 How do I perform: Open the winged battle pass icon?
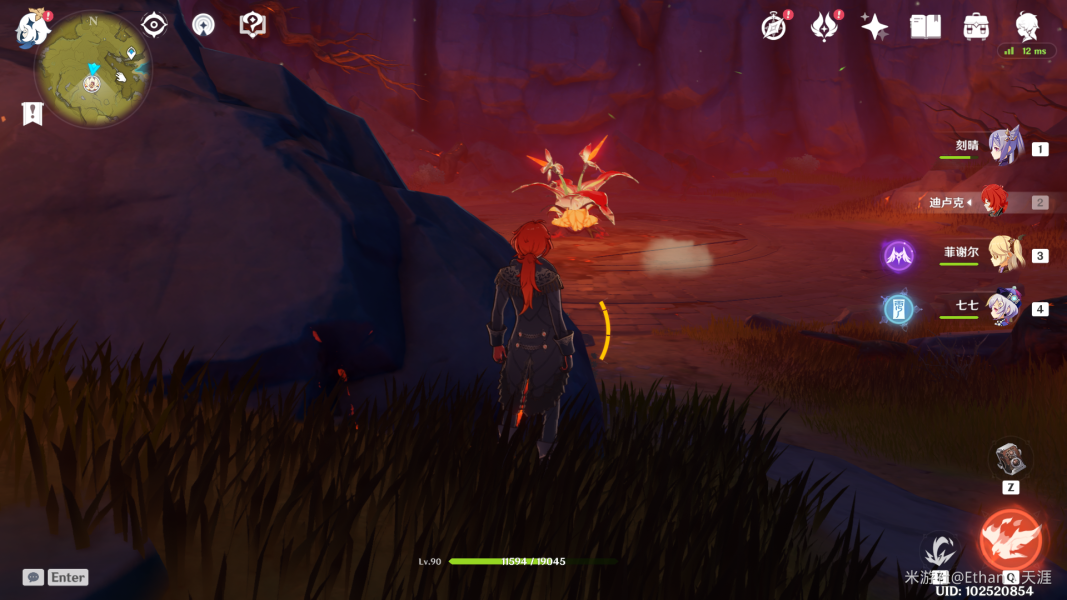pyautogui.click(x=824, y=28)
